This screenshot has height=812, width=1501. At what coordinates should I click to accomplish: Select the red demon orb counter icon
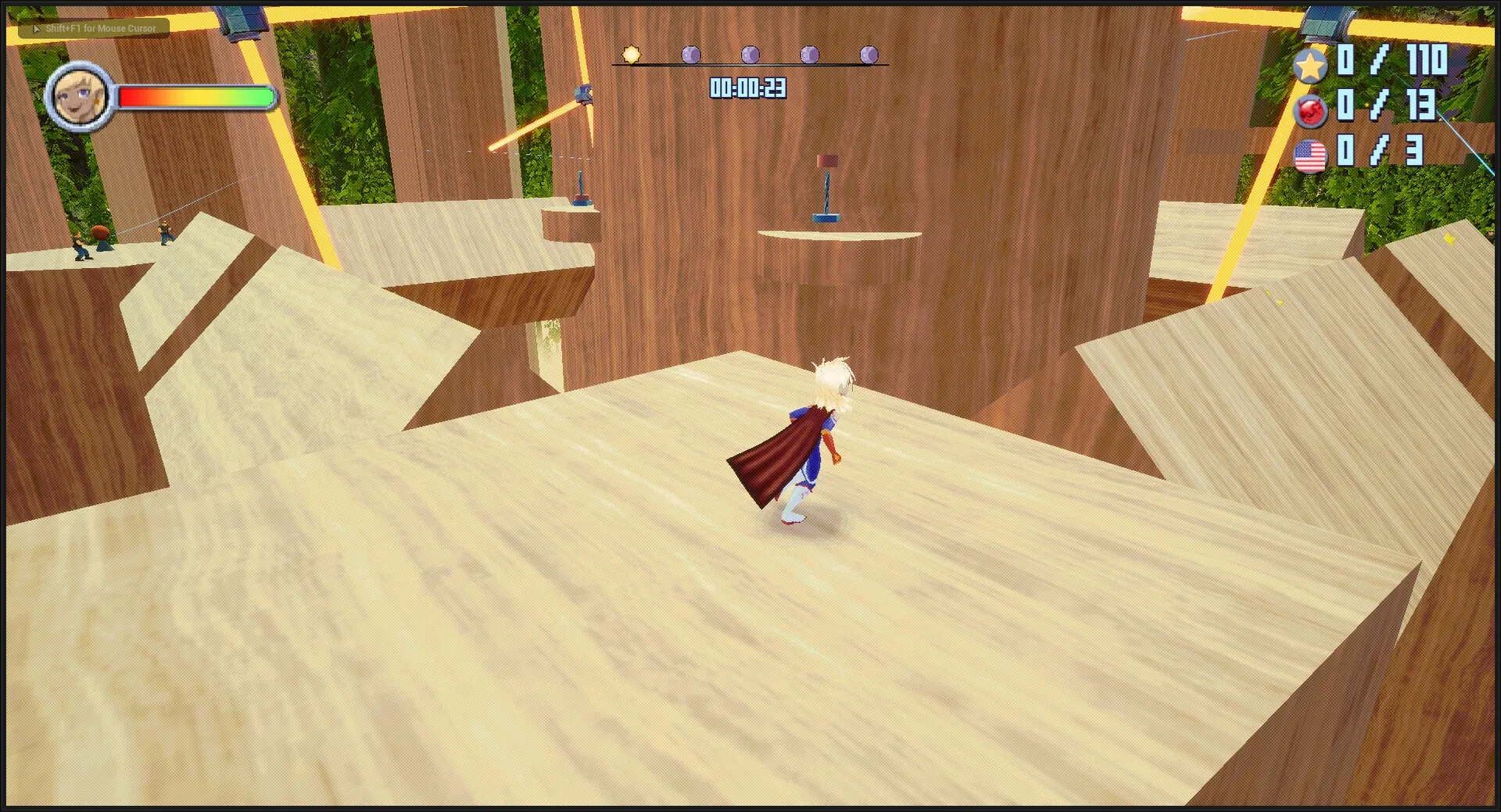1310,112
